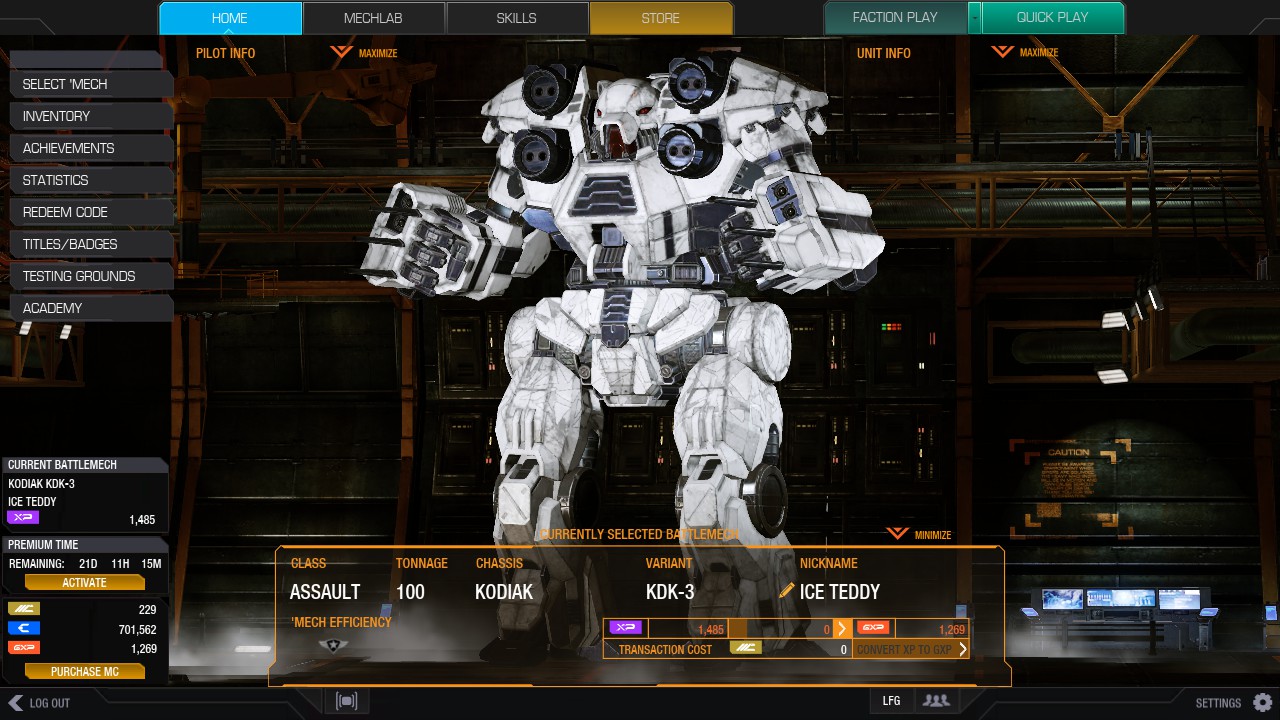Screen dimensions: 1280x720
Task: Click the Purchase MC button
Action: point(85,672)
